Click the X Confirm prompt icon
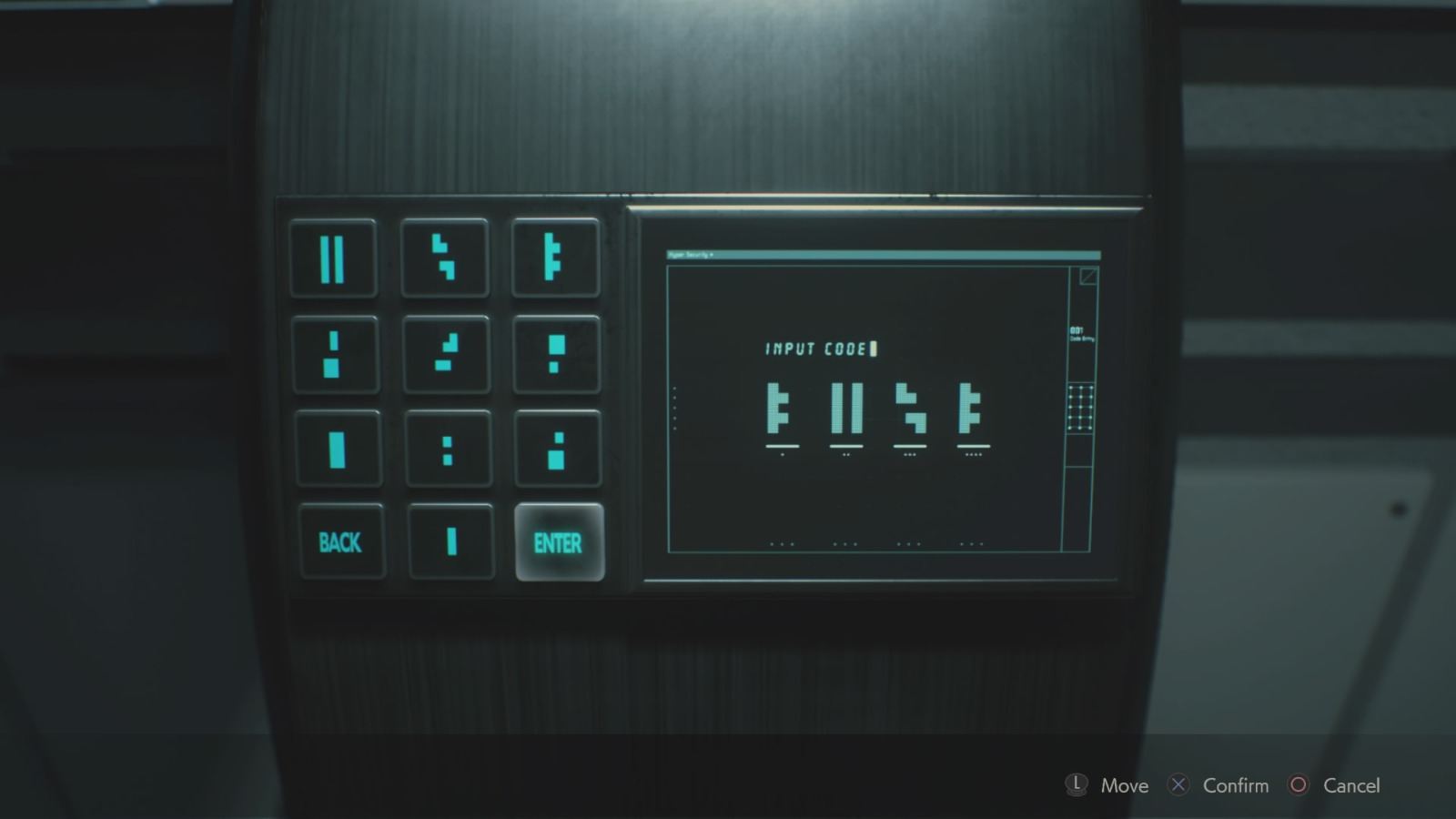Viewport: 1456px width, 819px height. coord(1178,784)
